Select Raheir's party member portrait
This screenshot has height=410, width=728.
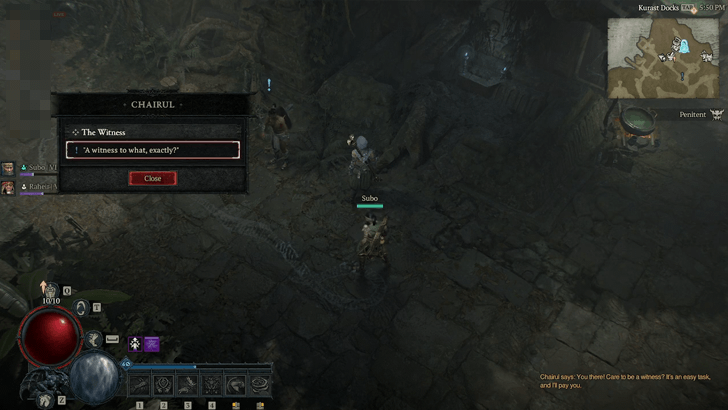click(x=8, y=187)
